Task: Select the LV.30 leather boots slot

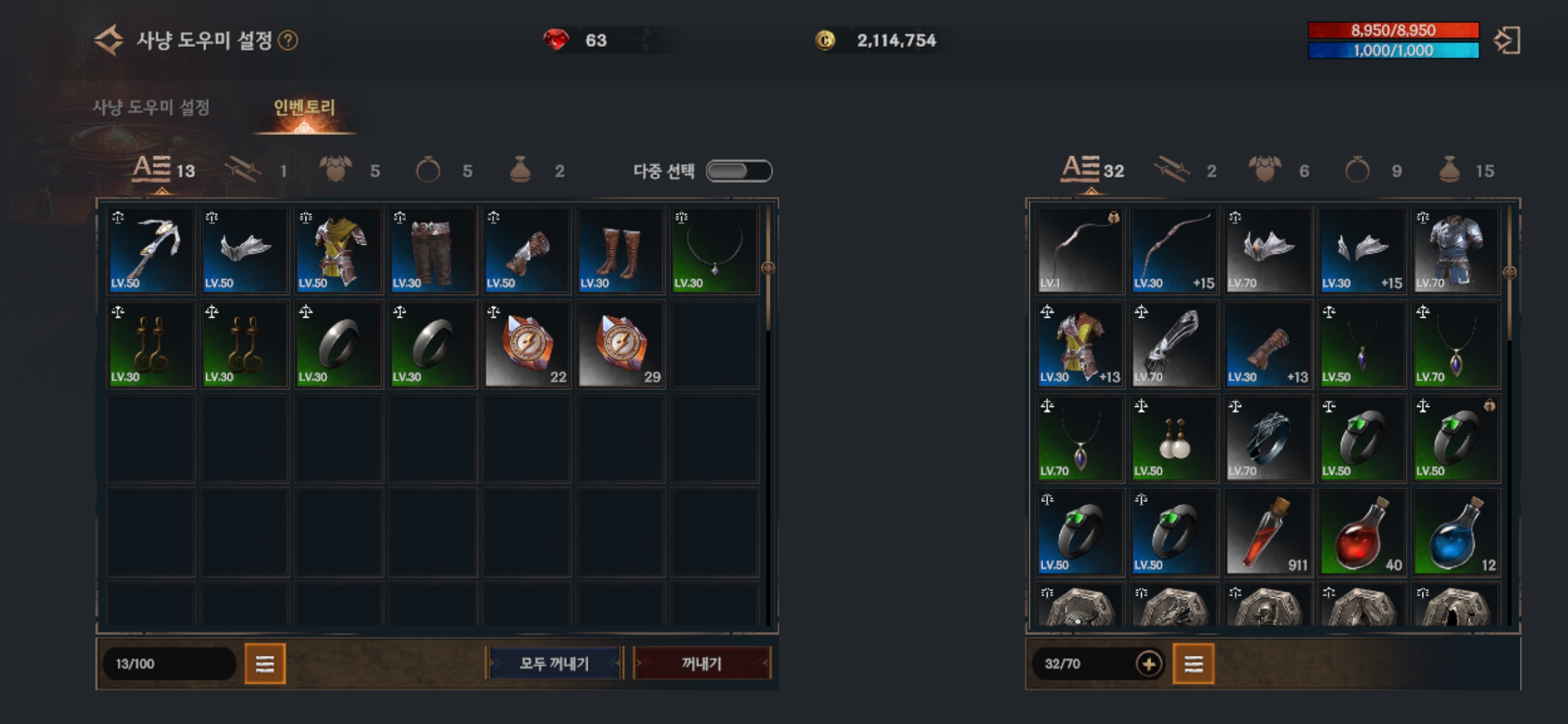Action: pos(620,250)
